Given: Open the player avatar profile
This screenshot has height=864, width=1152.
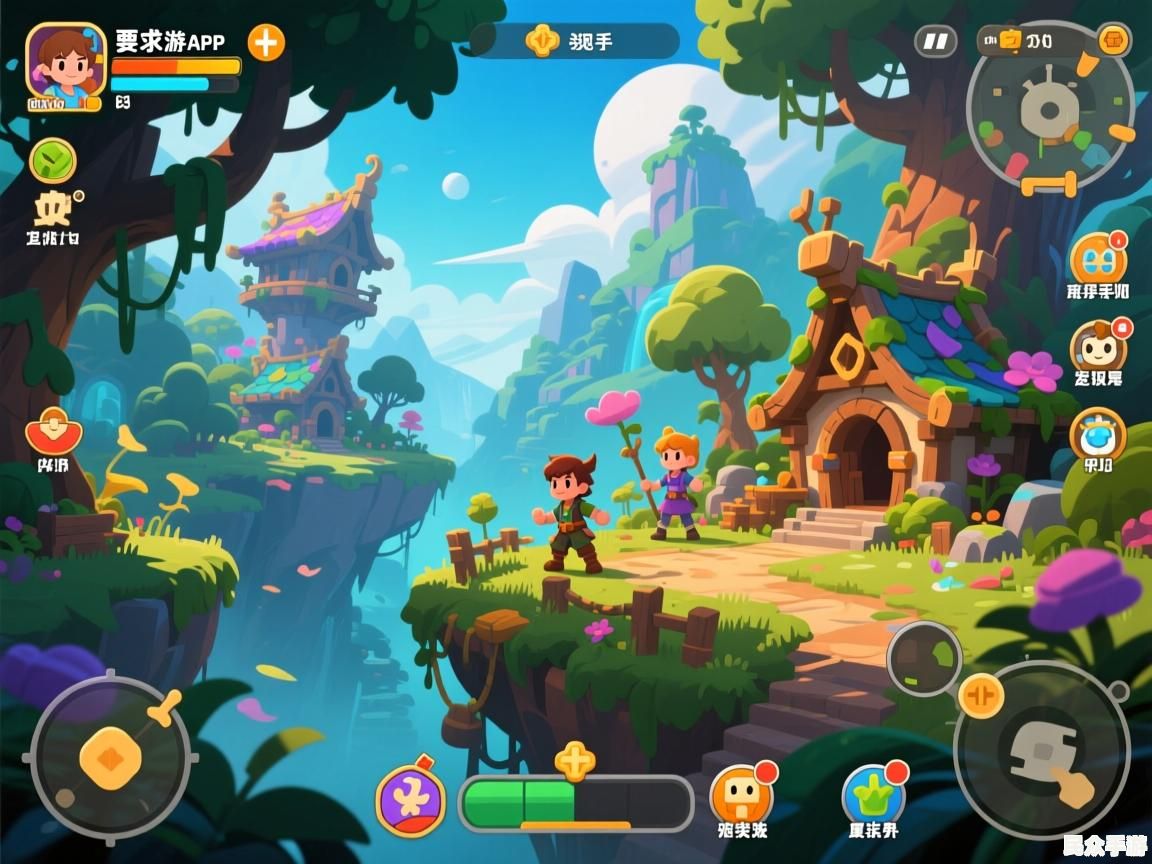Looking at the screenshot, I should [65, 66].
